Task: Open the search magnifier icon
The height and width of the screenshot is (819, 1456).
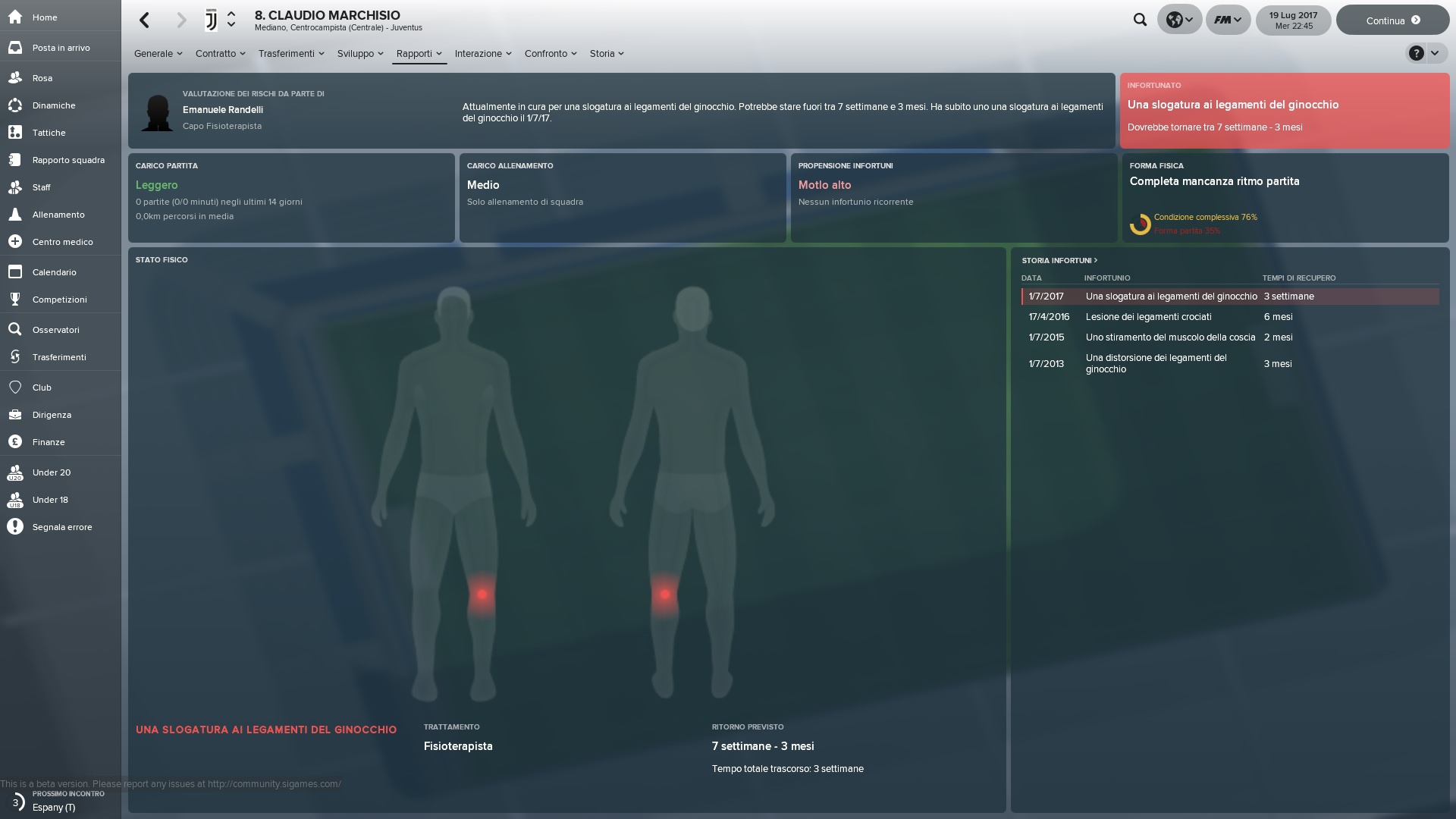Action: pyautogui.click(x=1140, y=20)
